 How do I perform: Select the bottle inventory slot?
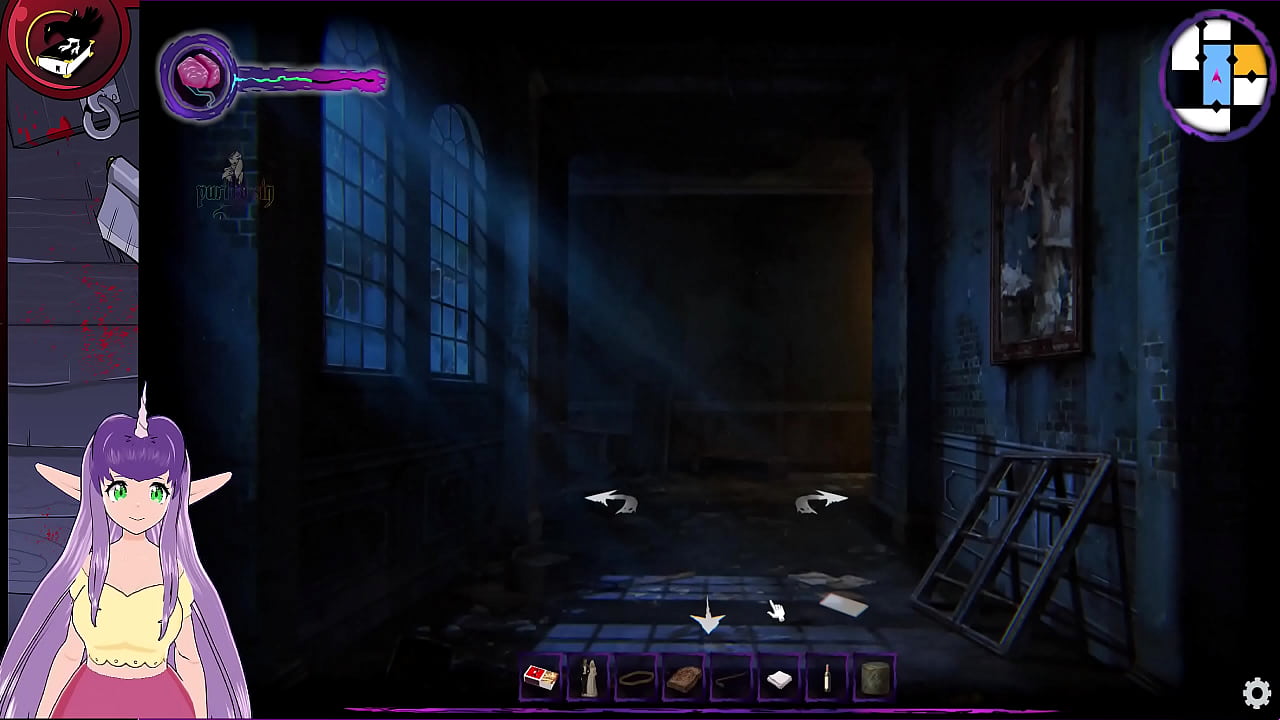click(827, 679)
